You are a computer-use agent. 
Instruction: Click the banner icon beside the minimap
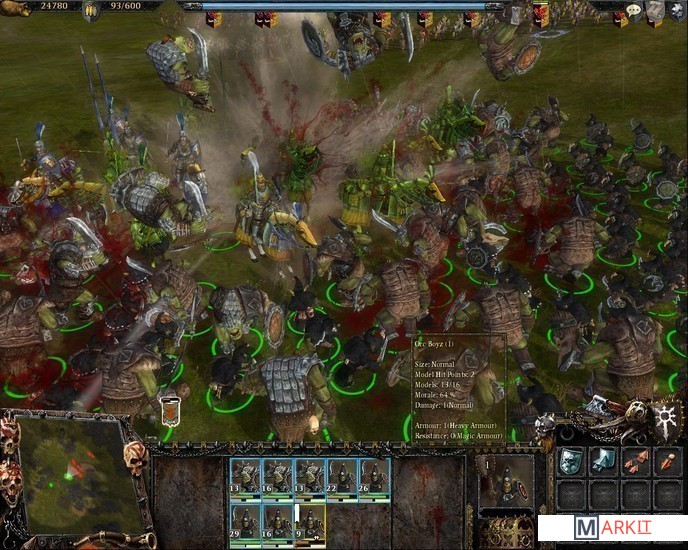tap(169, 408)
